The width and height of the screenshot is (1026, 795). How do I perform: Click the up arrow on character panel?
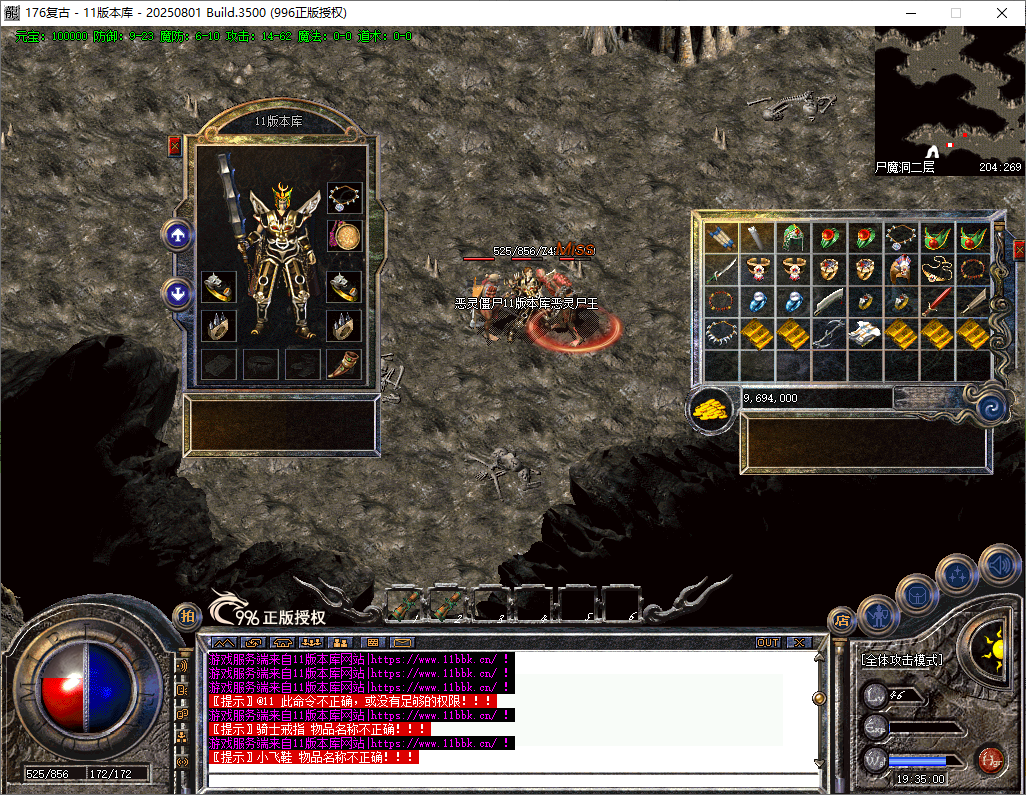[177, 236]
